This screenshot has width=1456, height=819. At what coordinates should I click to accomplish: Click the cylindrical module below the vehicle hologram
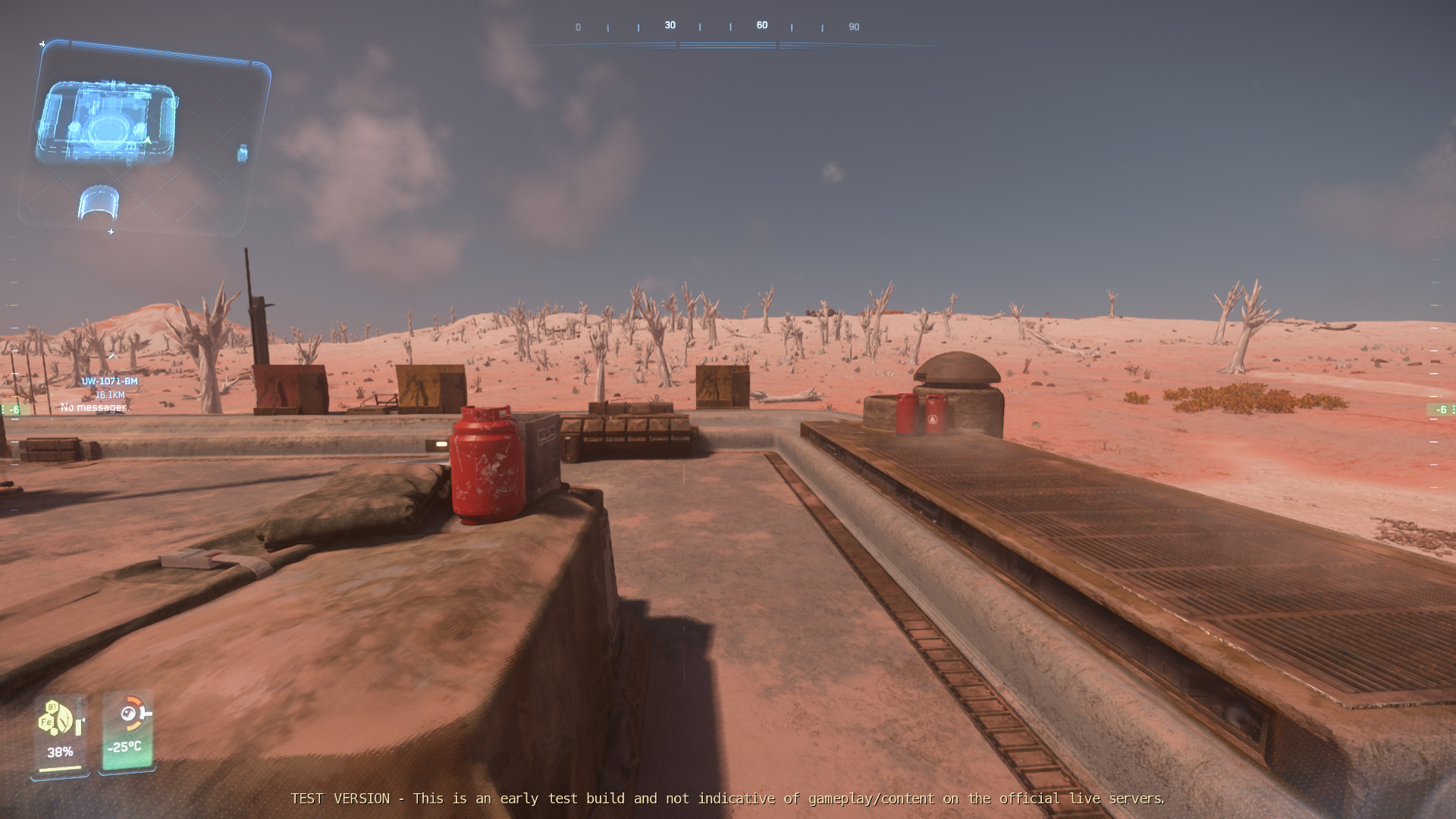coord(99,202)
